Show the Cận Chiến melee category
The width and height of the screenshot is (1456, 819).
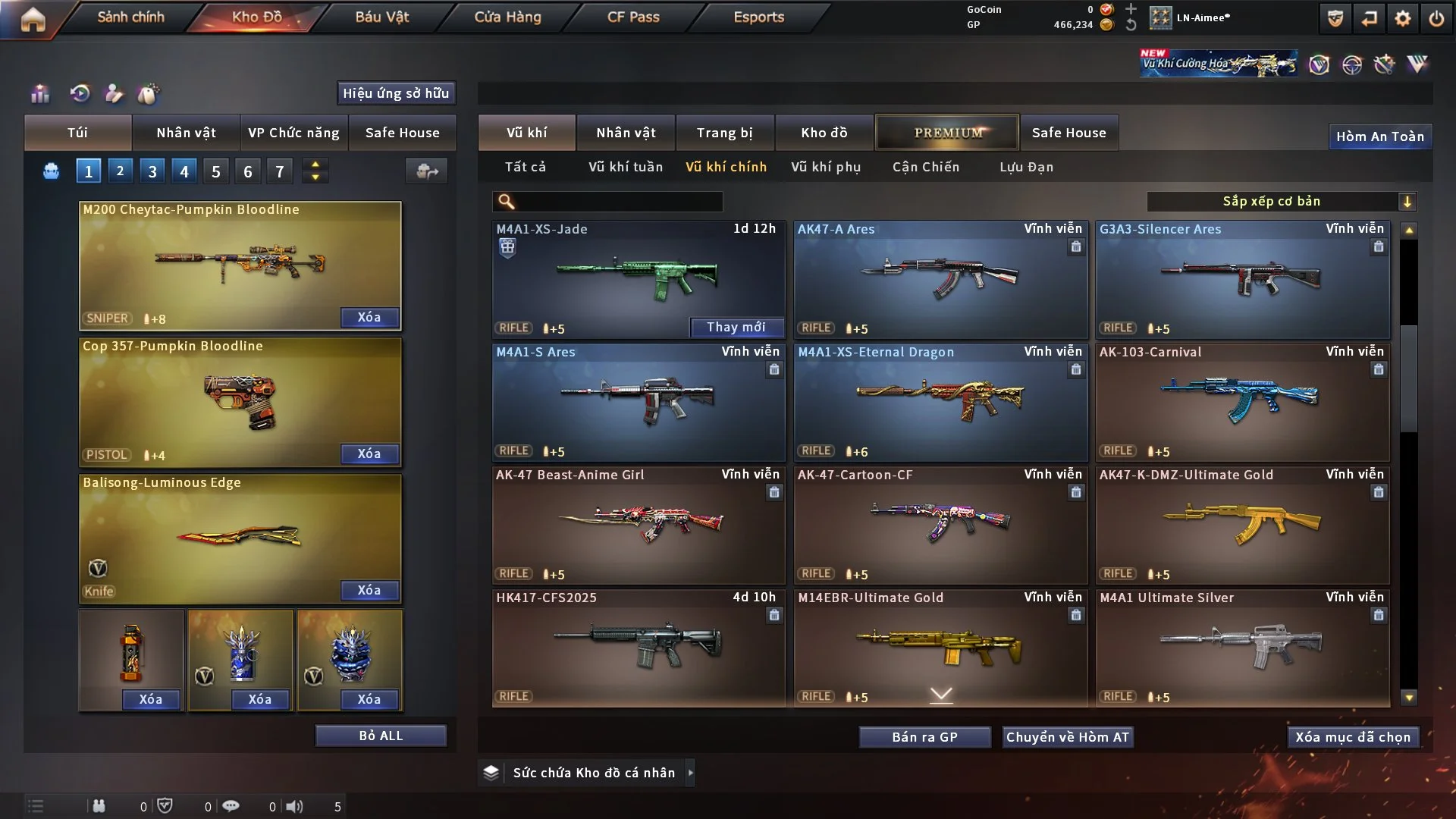pos(926,167)
